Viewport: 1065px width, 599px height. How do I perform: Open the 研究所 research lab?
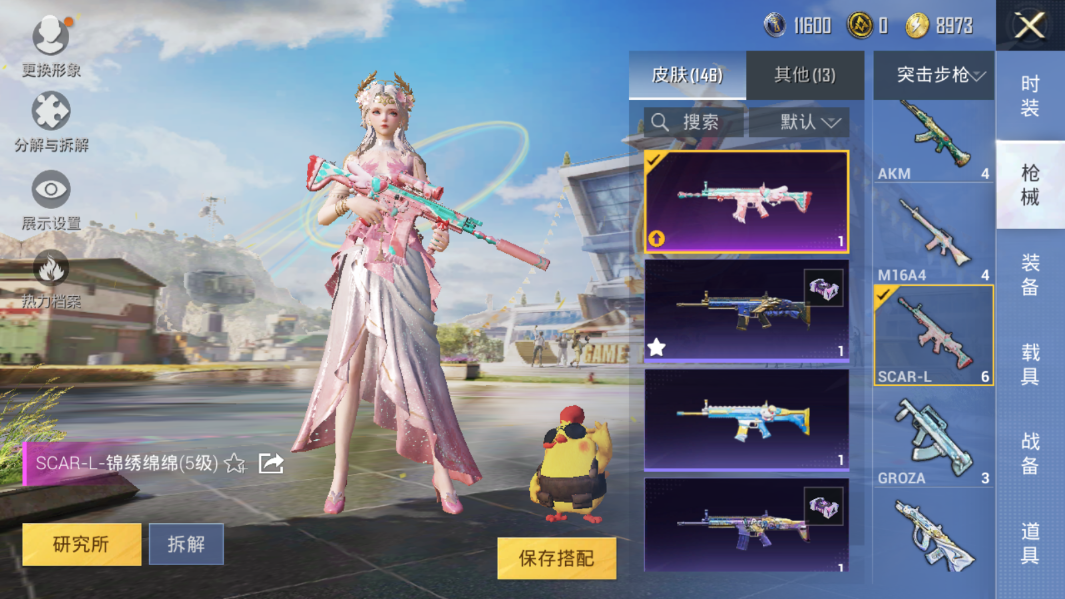pos(81,544)
